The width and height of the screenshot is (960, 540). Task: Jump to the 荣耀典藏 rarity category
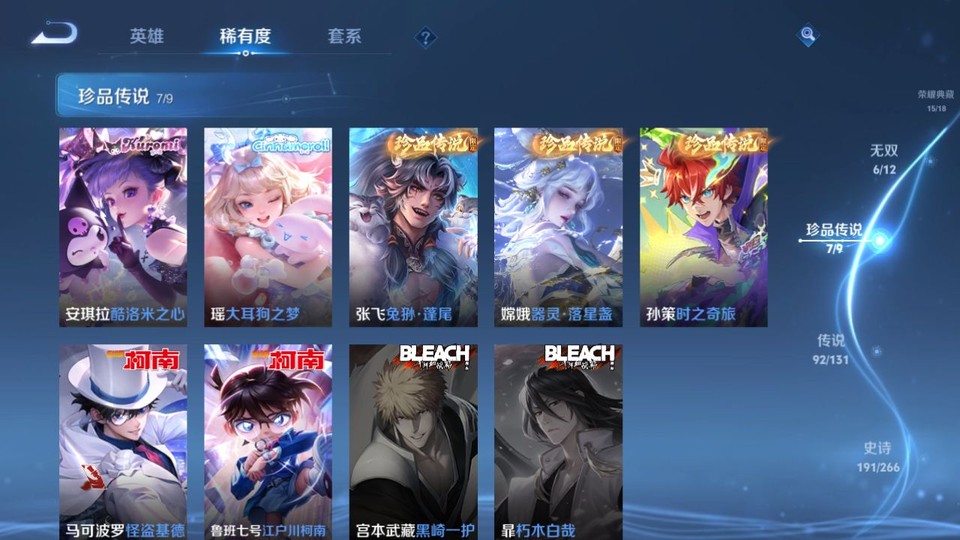[936, 100]
